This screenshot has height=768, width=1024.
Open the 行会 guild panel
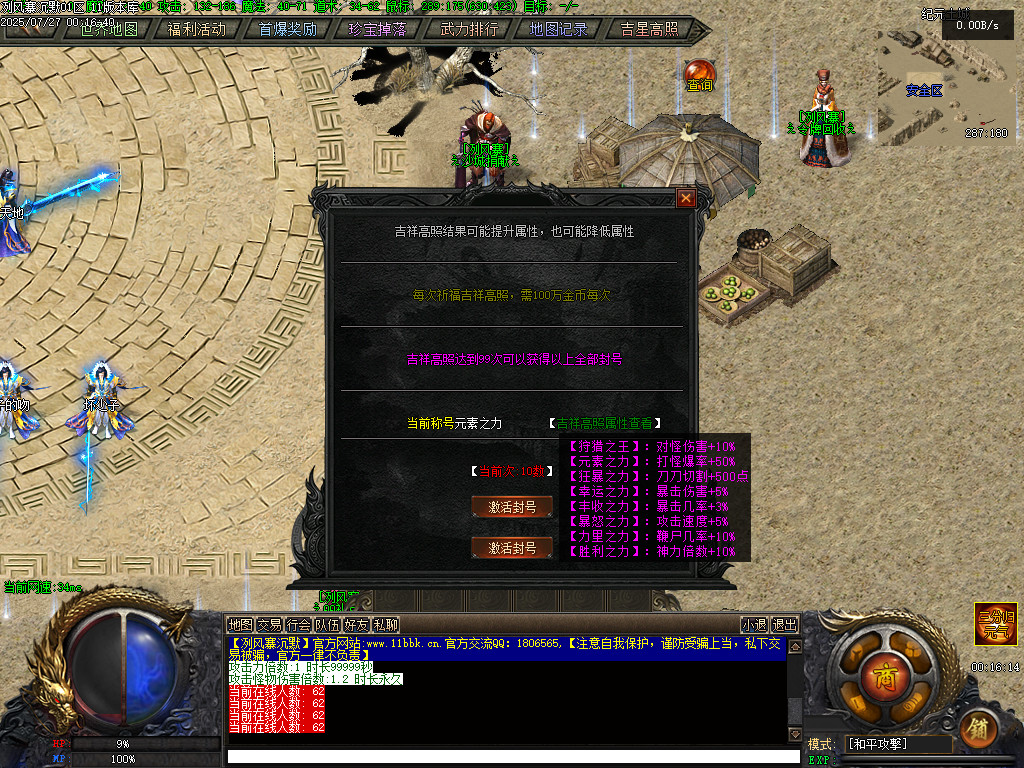pyautogui.click(x=298, y=625)
